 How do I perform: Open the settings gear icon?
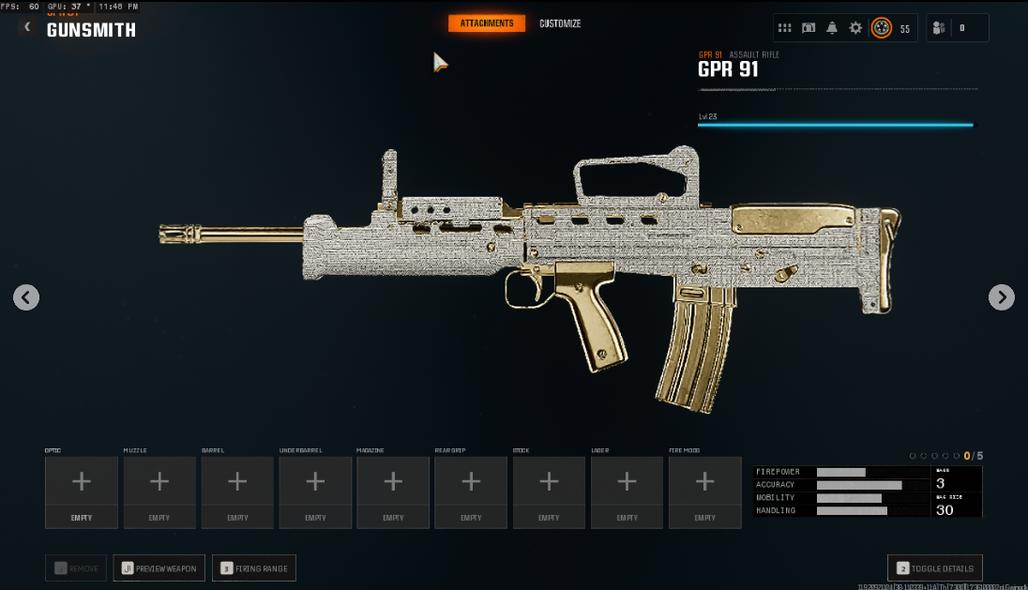[856, 28]
